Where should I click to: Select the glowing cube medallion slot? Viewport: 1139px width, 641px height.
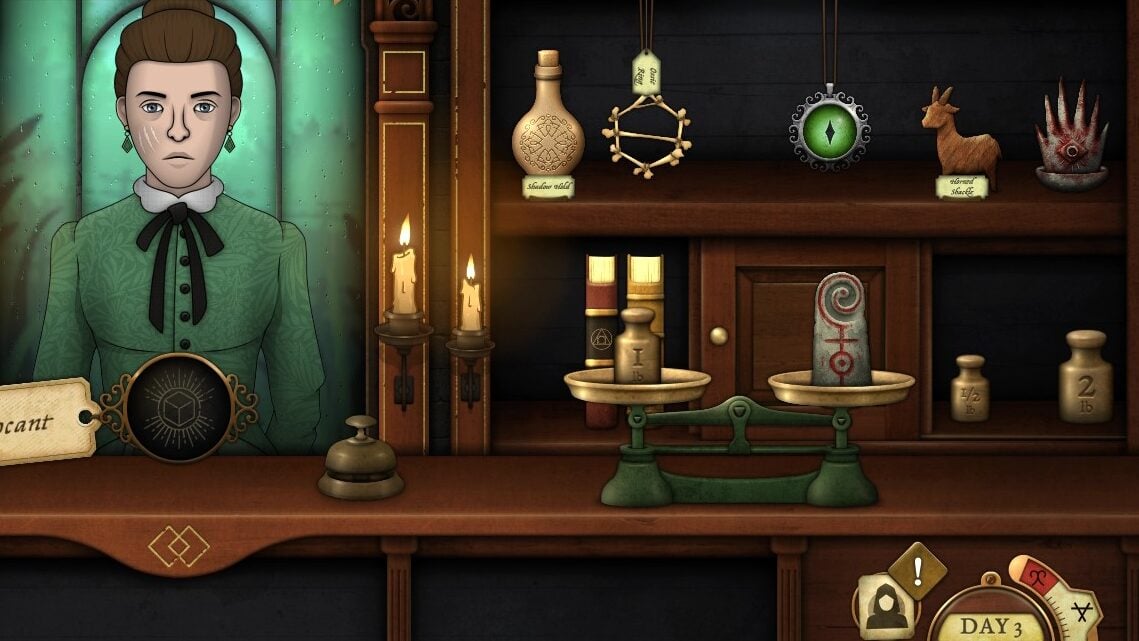[x=182, y=408]
